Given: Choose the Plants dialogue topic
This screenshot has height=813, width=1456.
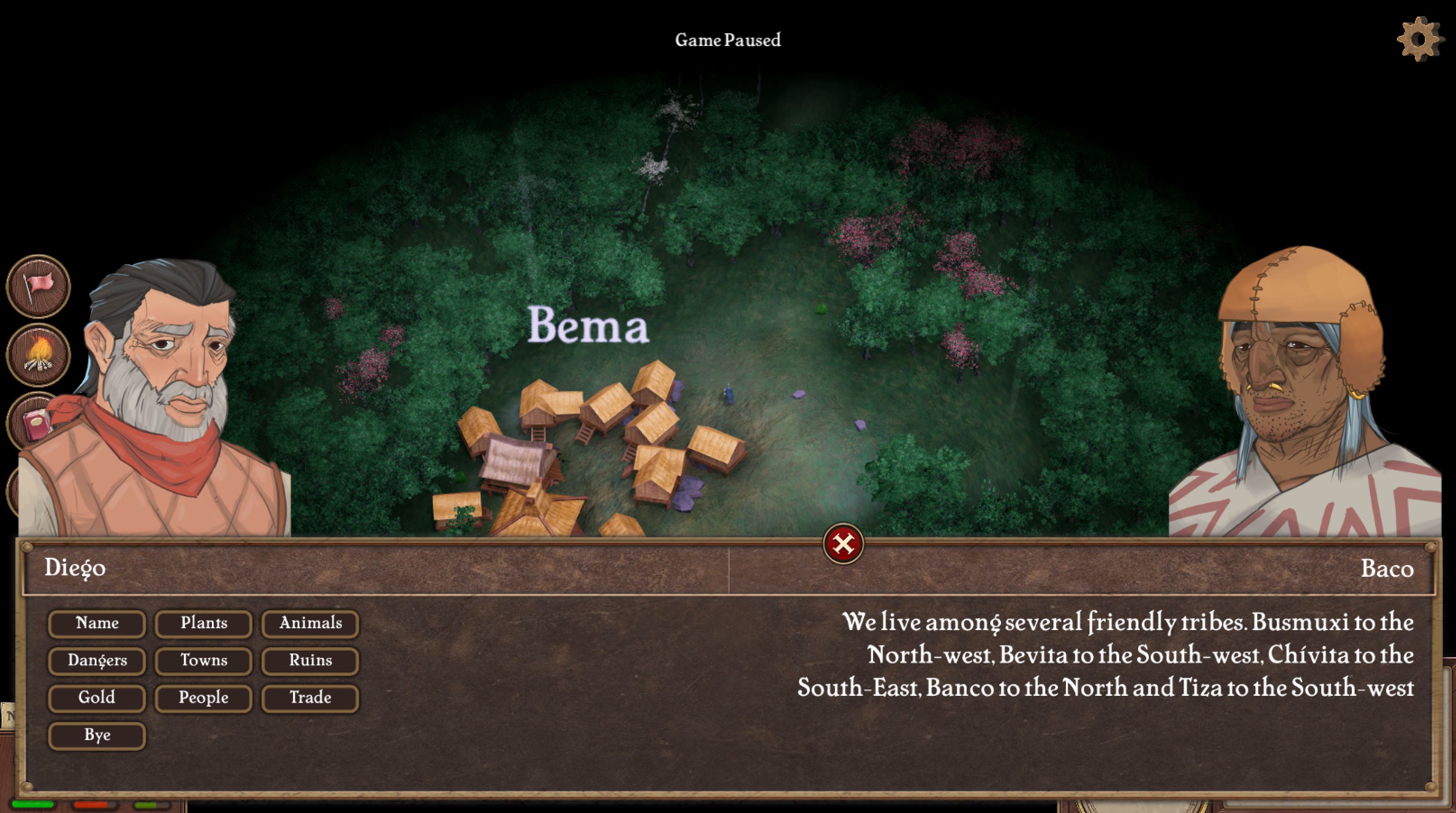Looking at the screenshot, I should pyautogui.click(x=203, y=623).
